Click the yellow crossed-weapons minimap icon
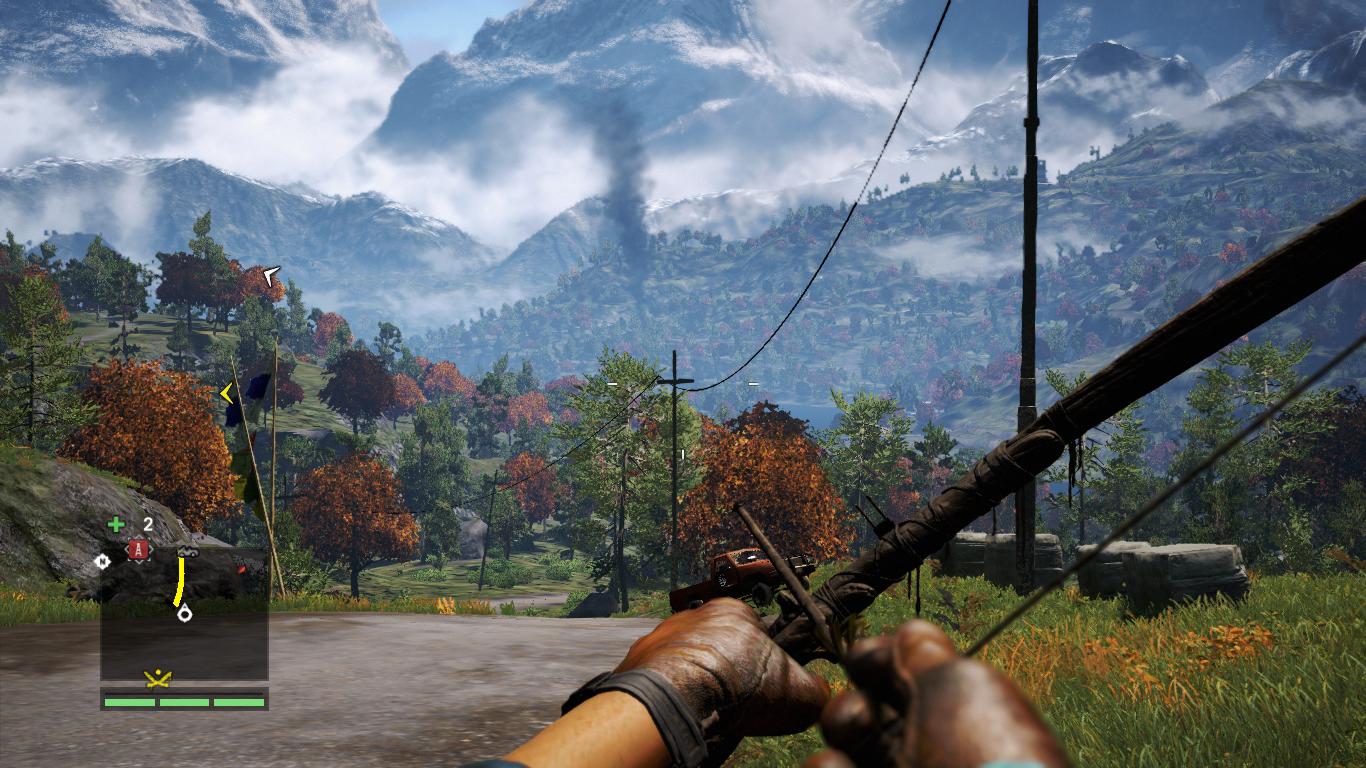This screenshot has height=768, width=1366. coord(157,679)
